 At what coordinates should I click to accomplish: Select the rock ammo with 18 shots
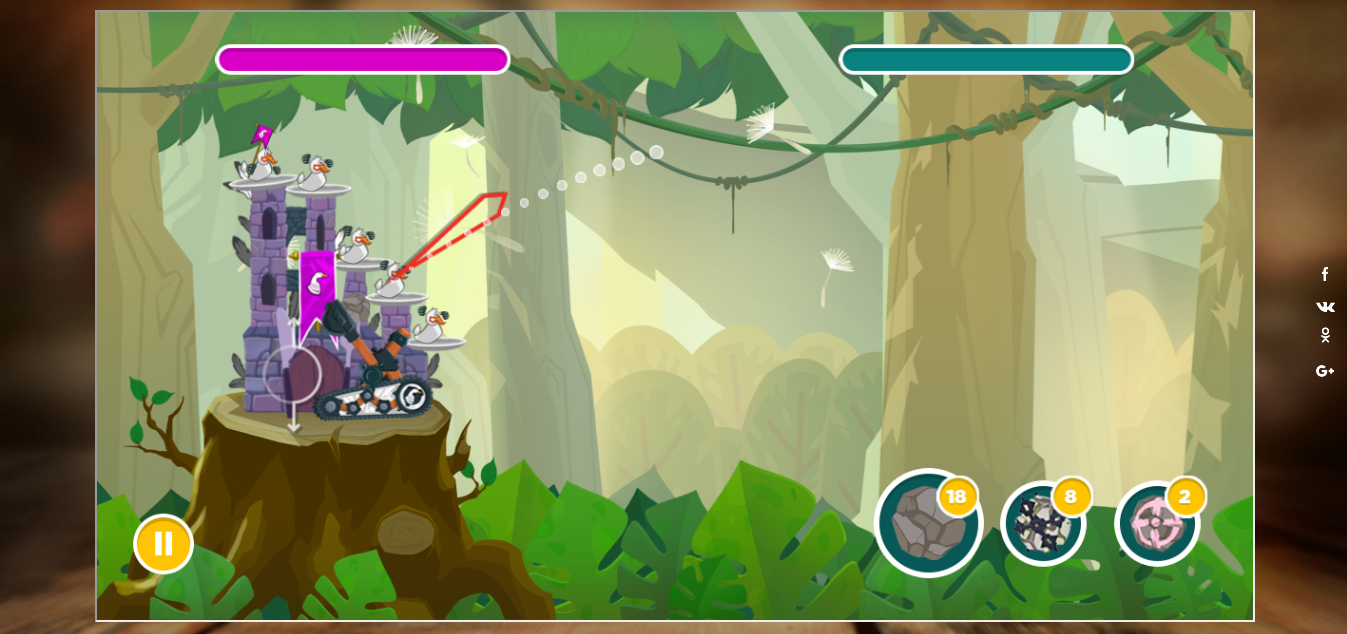[x=928, y=523]
